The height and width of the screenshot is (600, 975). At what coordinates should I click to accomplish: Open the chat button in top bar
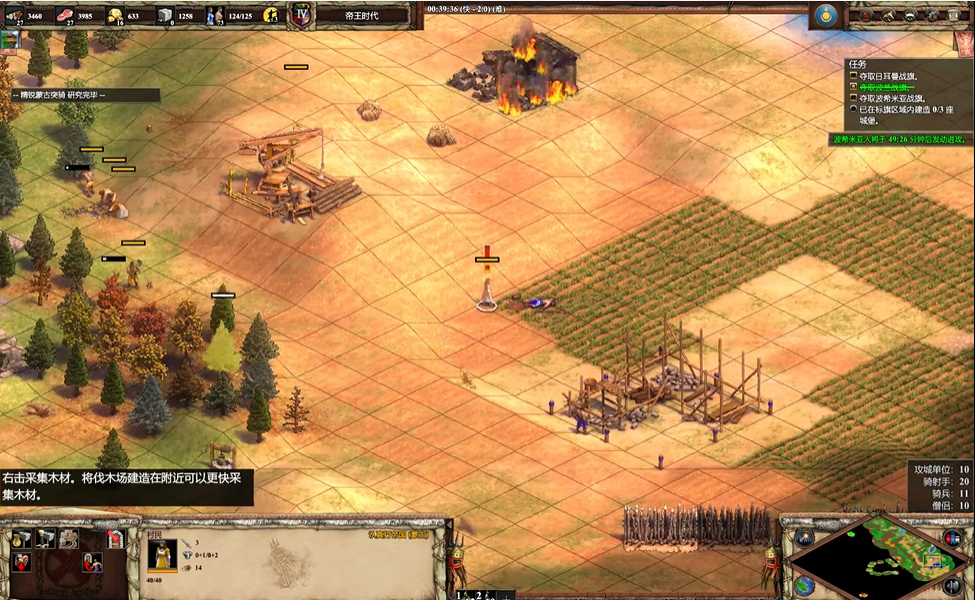(910, 15)
